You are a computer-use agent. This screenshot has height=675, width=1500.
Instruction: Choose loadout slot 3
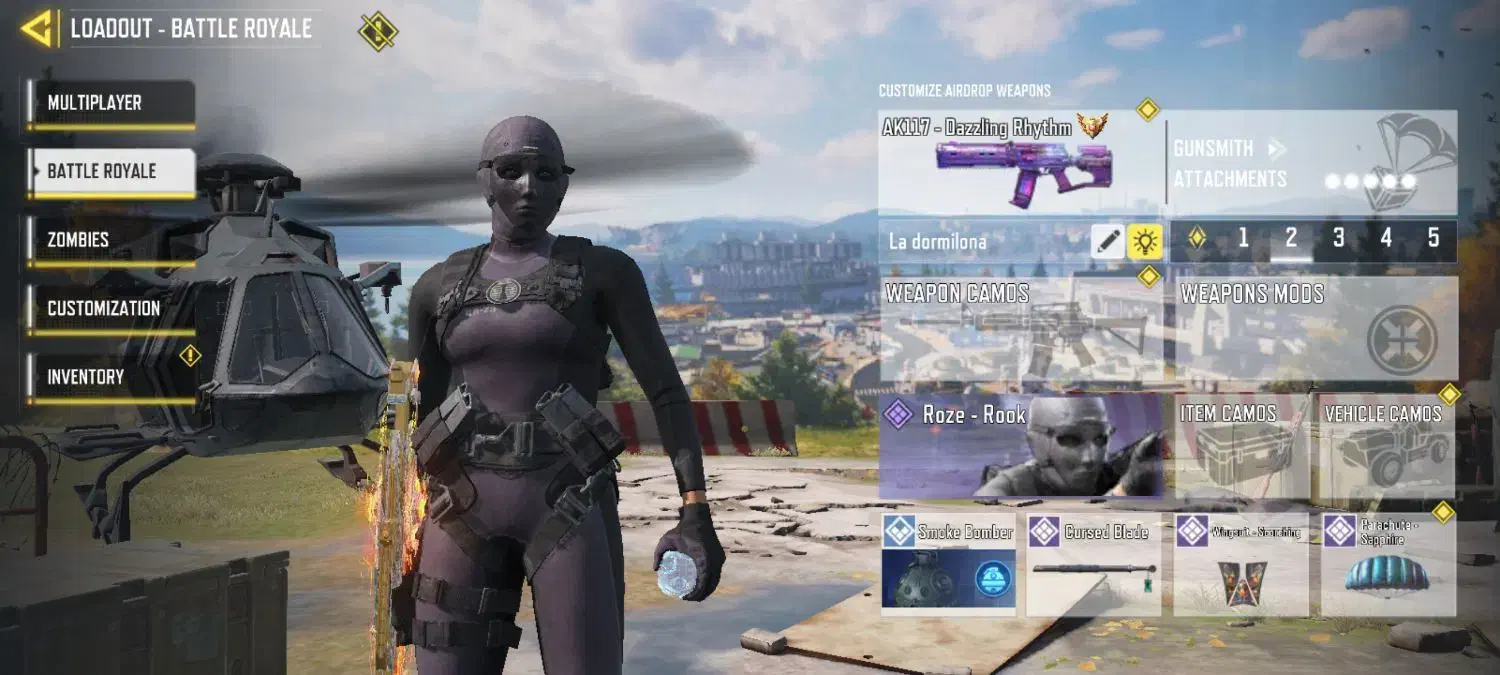[1338, 239]
